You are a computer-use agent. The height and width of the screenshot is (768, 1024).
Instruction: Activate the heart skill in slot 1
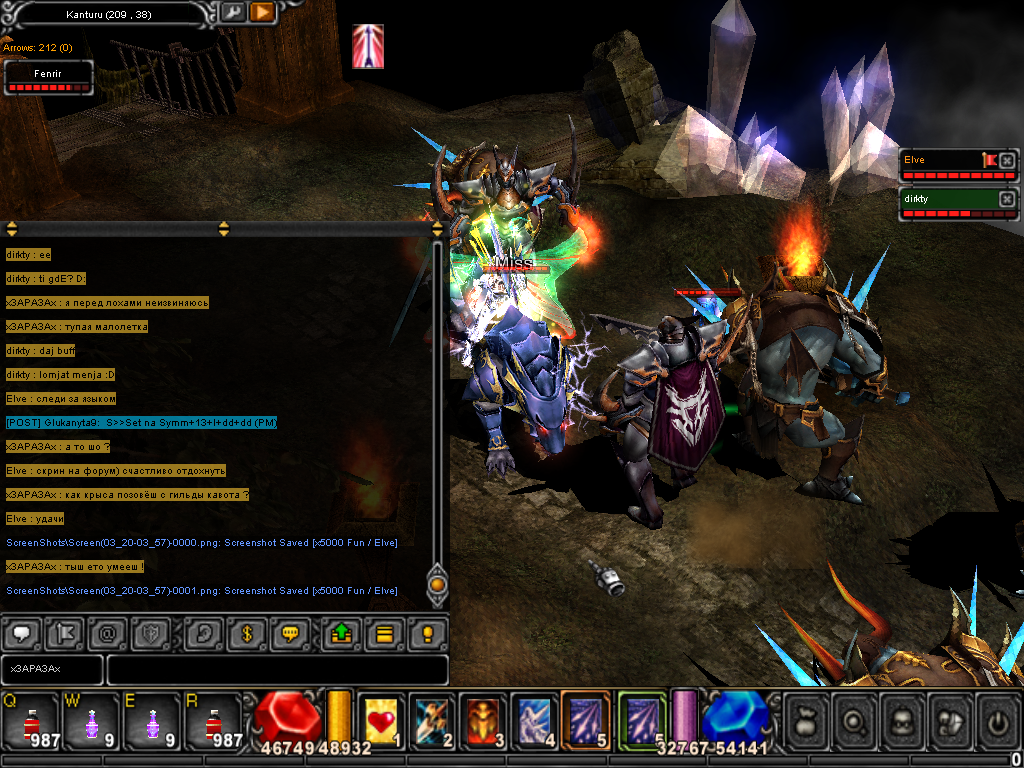click(x=381, y=720)
